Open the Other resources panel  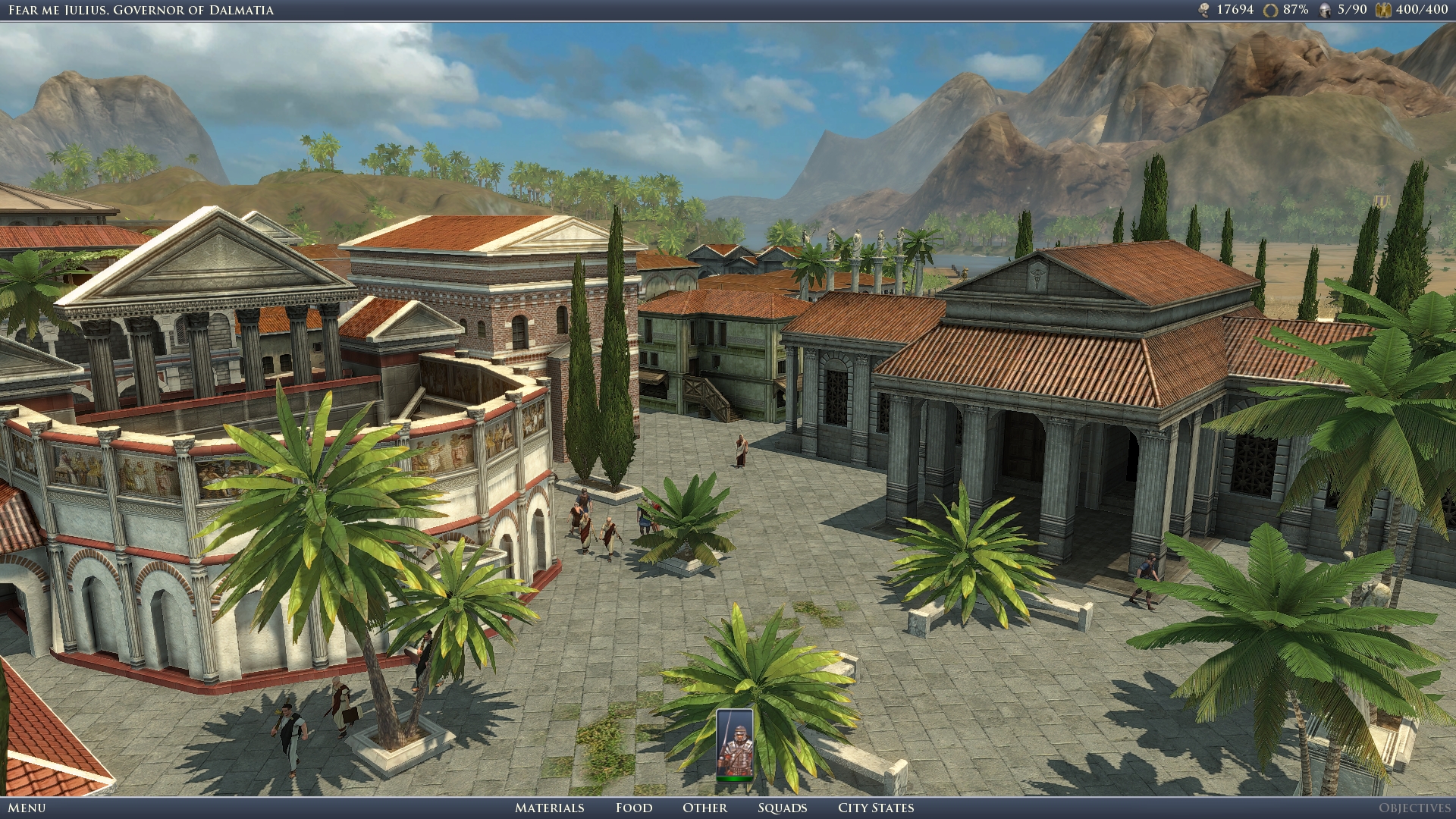(706, 808)
